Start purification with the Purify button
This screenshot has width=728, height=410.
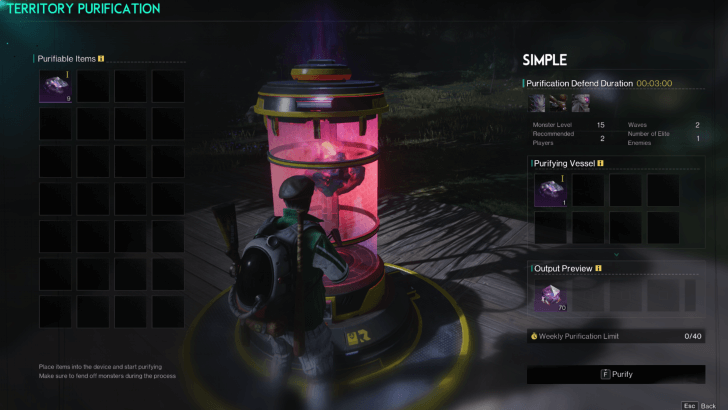(x=616, y=374)
